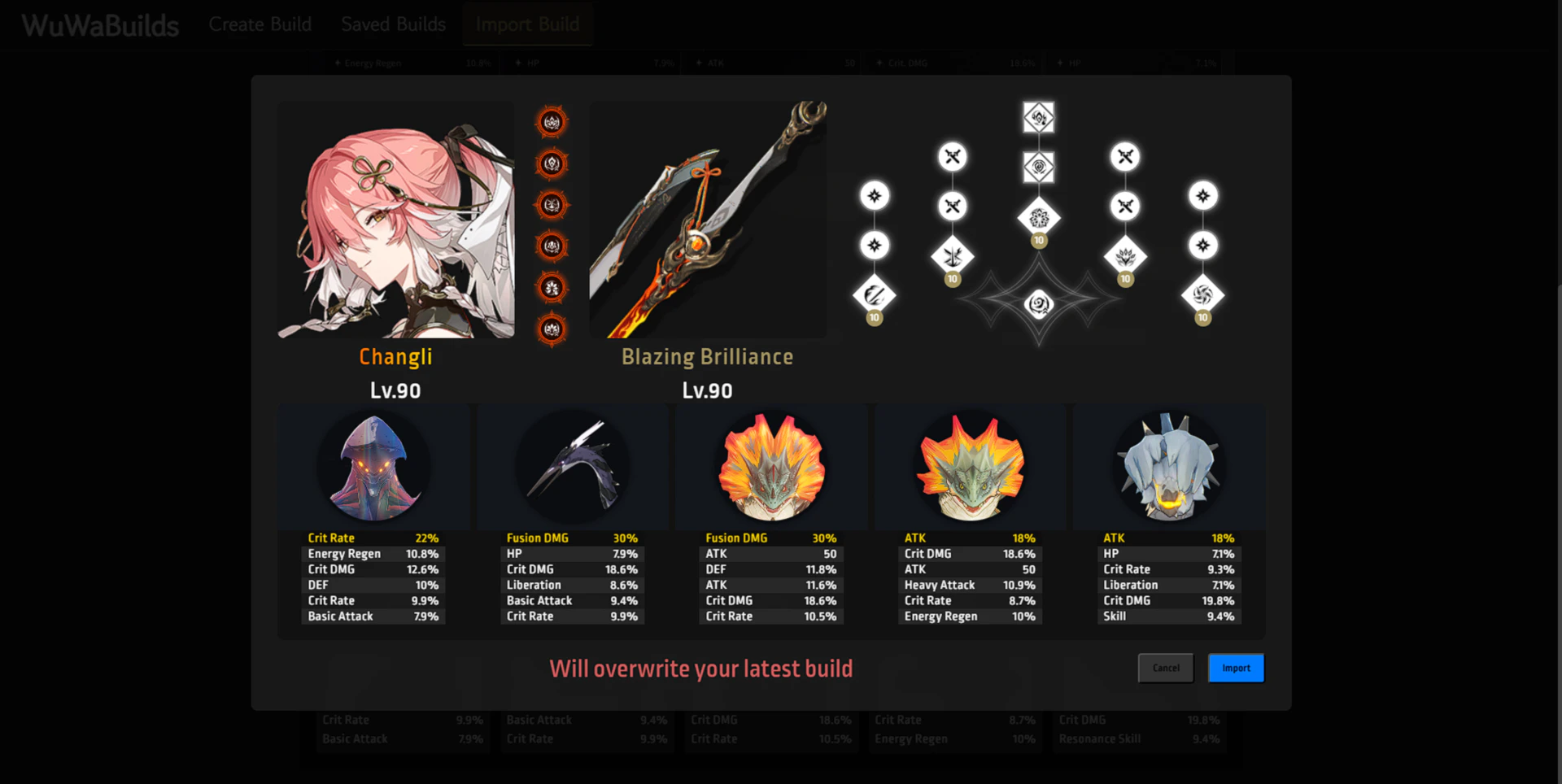Click the central swirl skill node

1039,304
